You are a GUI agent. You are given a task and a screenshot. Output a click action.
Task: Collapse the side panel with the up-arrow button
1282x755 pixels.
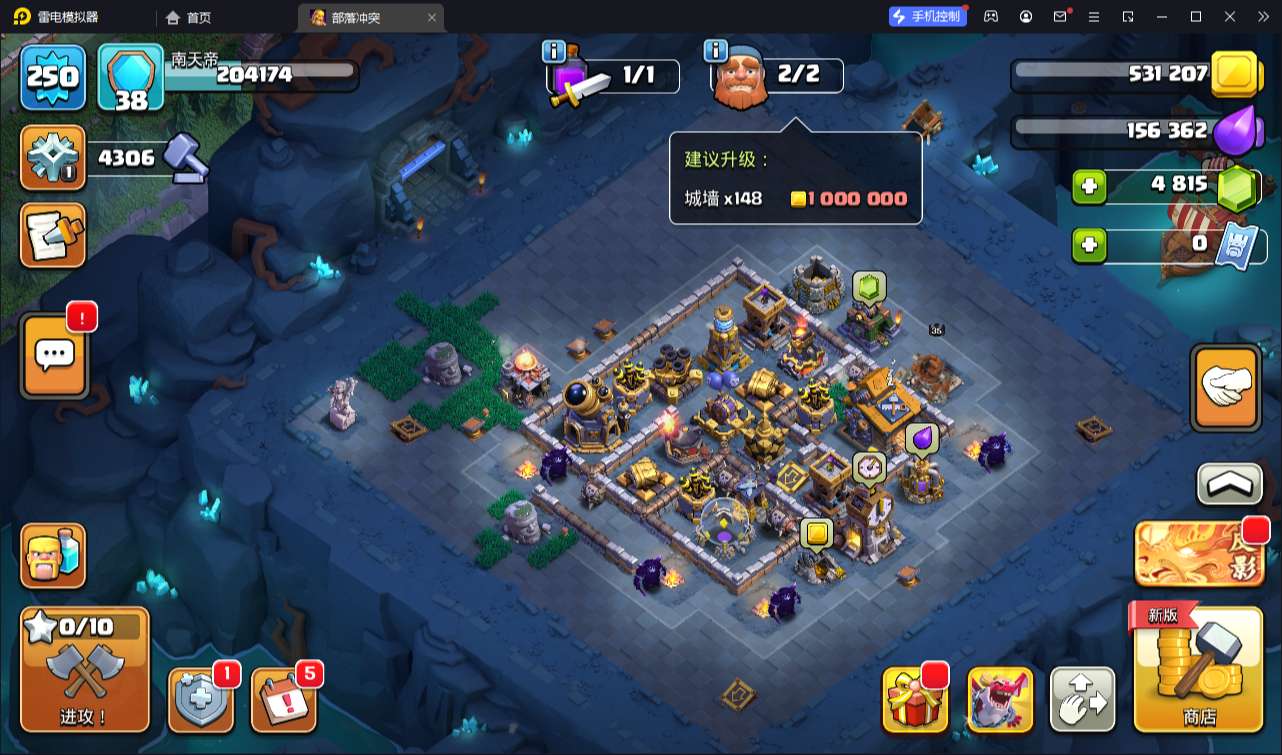pyautogui.click(x=1229, y=484)
